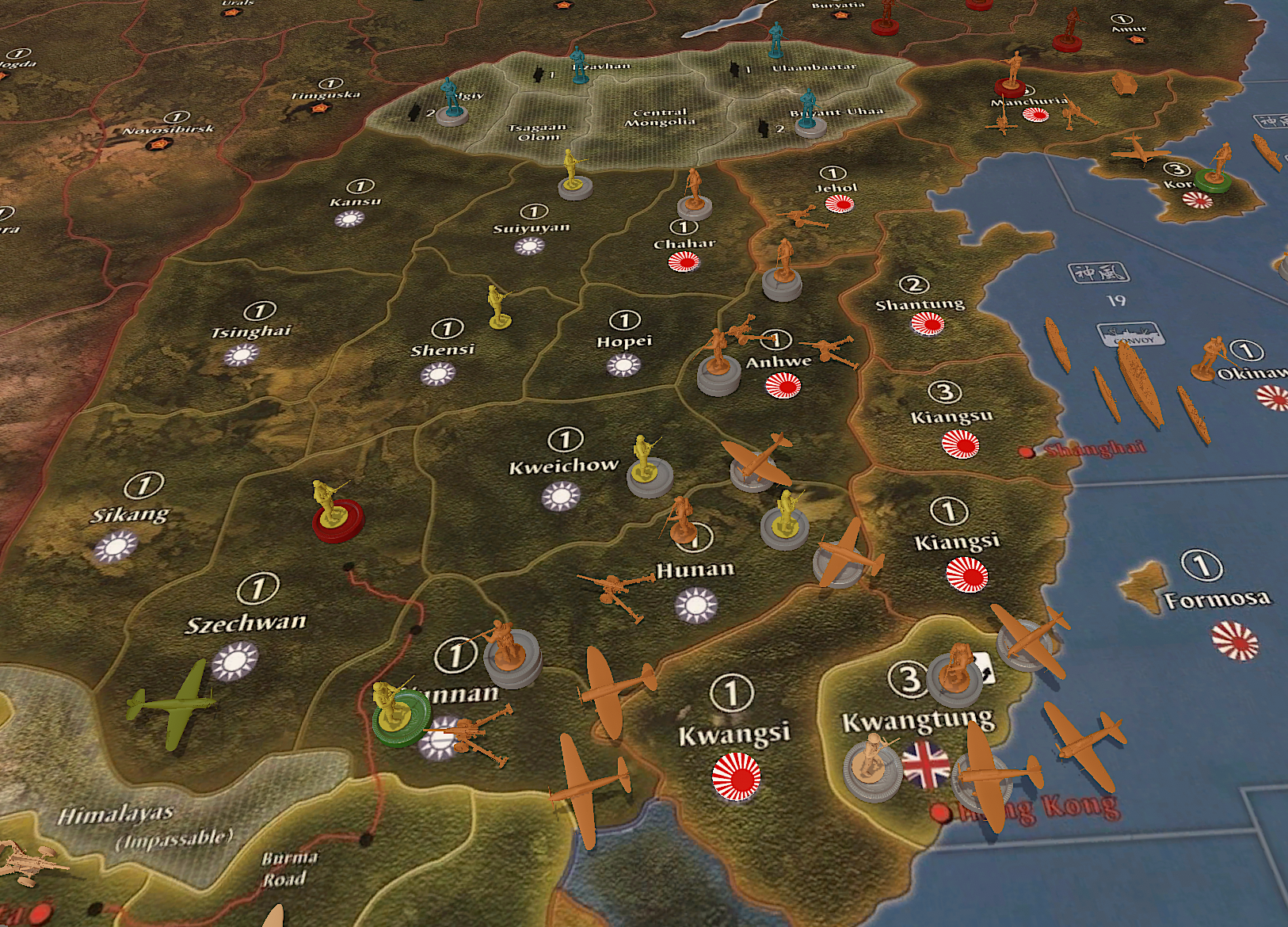Select the Kiangsu territory
The width and height of the screenshot is (1288, 927).
(x=951, y=417)
